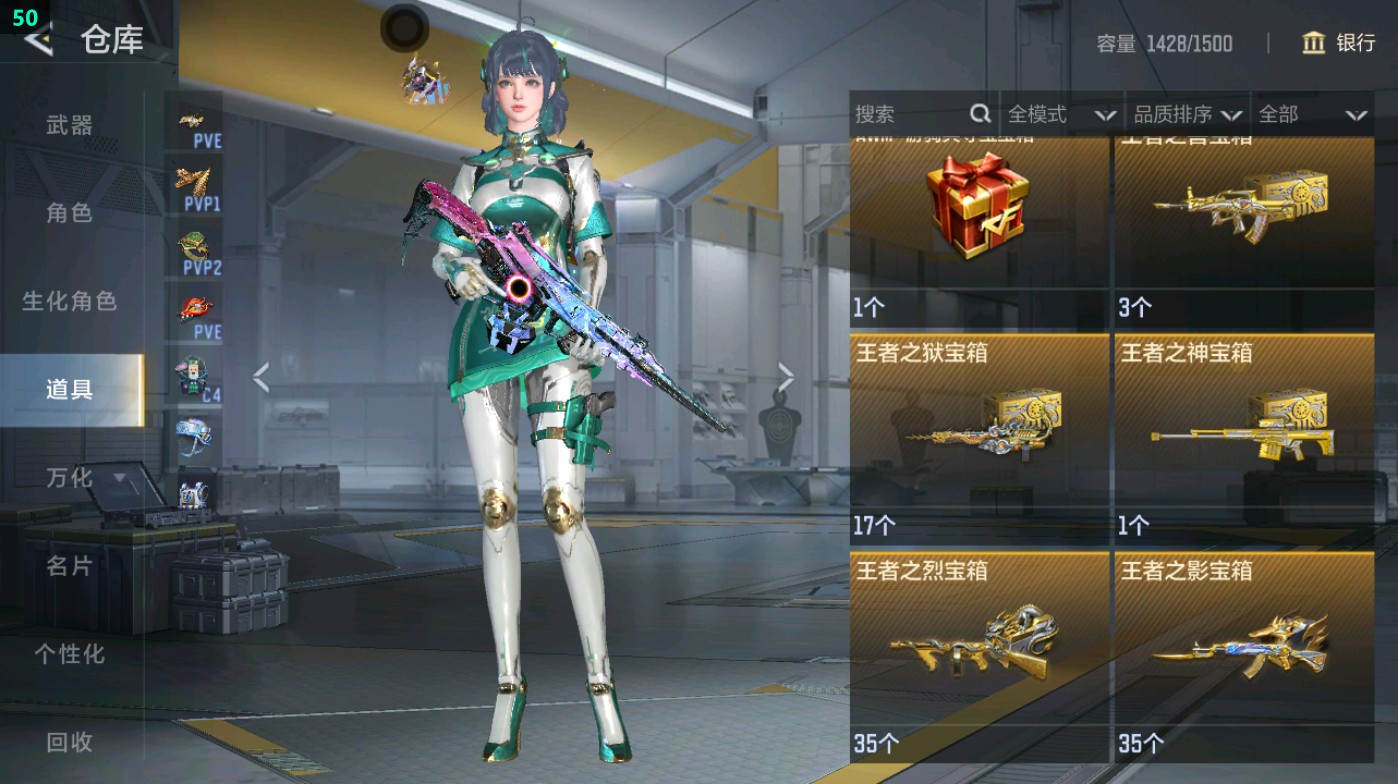This screenshot has width=1398, height=784.
Task: Click the right arrow to rotate character view
Action: pos(787,376)
